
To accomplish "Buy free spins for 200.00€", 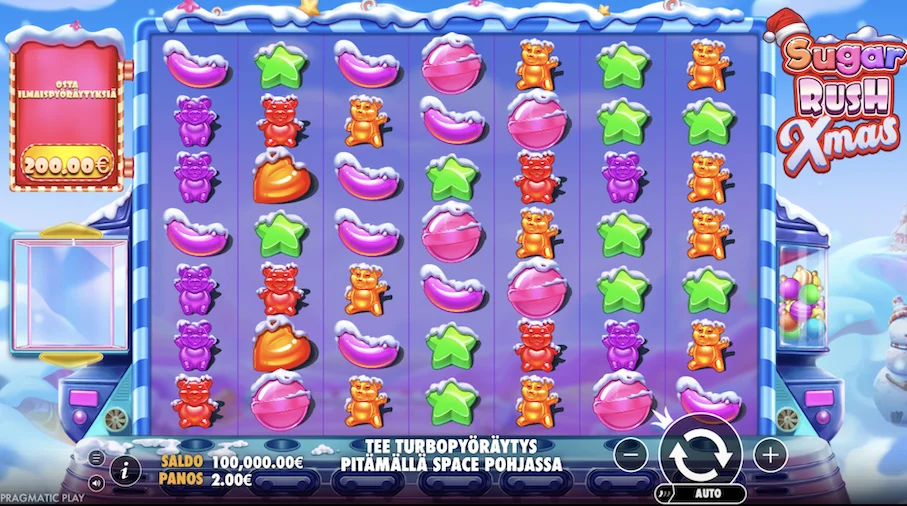I will click(x=67, y=160).
